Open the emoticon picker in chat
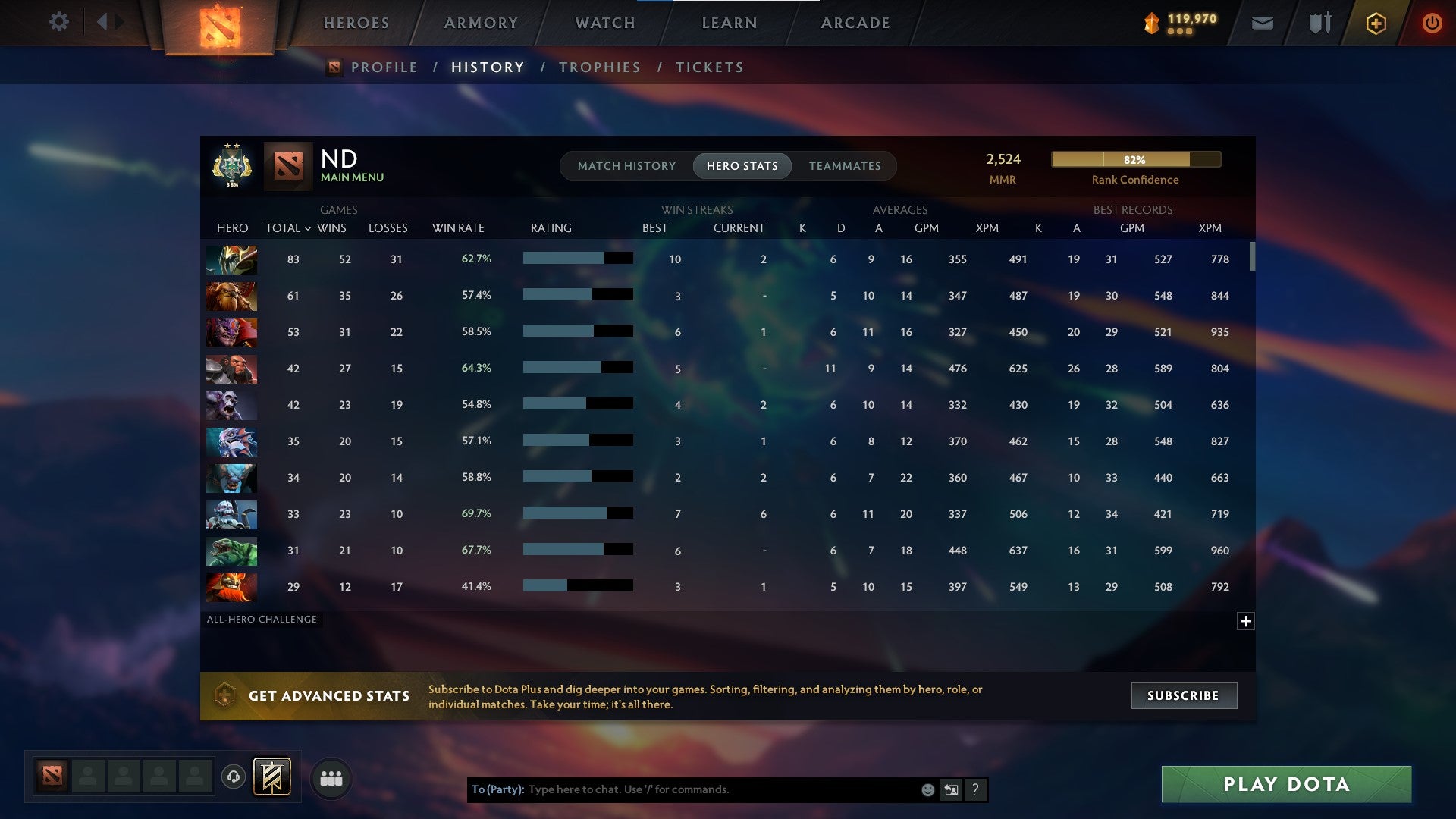The width and height of the screenshot is (1456, 819). pos(928,789)
